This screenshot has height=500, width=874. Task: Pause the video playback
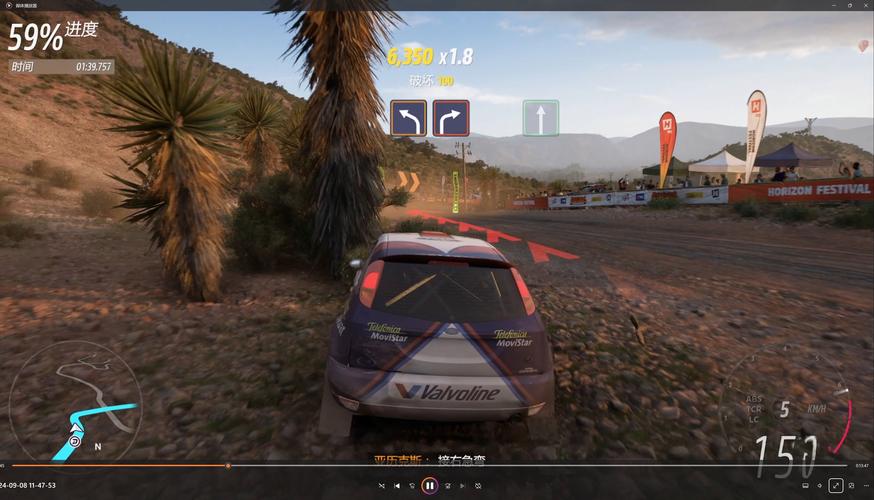point(429,485)
